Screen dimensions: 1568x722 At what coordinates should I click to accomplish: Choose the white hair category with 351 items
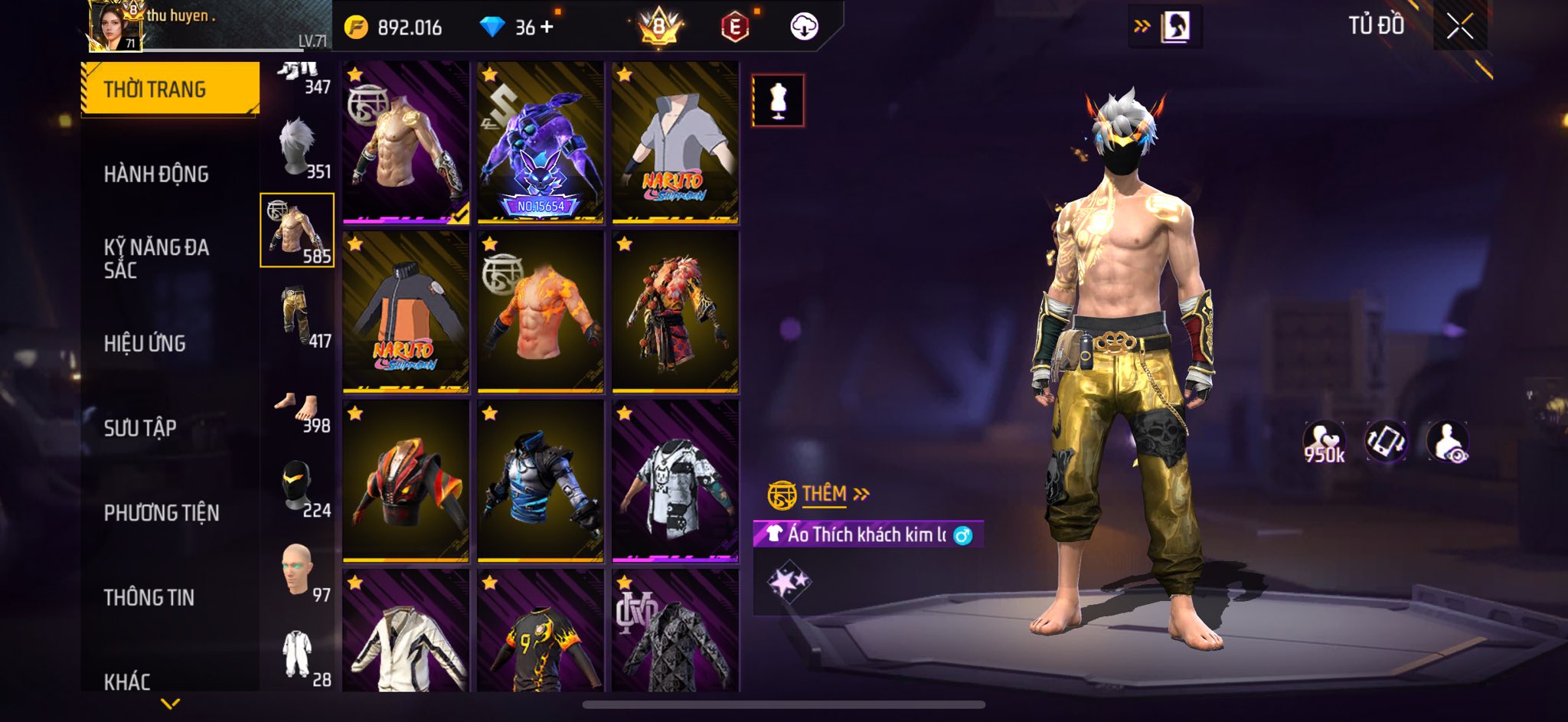(x=299, y=149)
